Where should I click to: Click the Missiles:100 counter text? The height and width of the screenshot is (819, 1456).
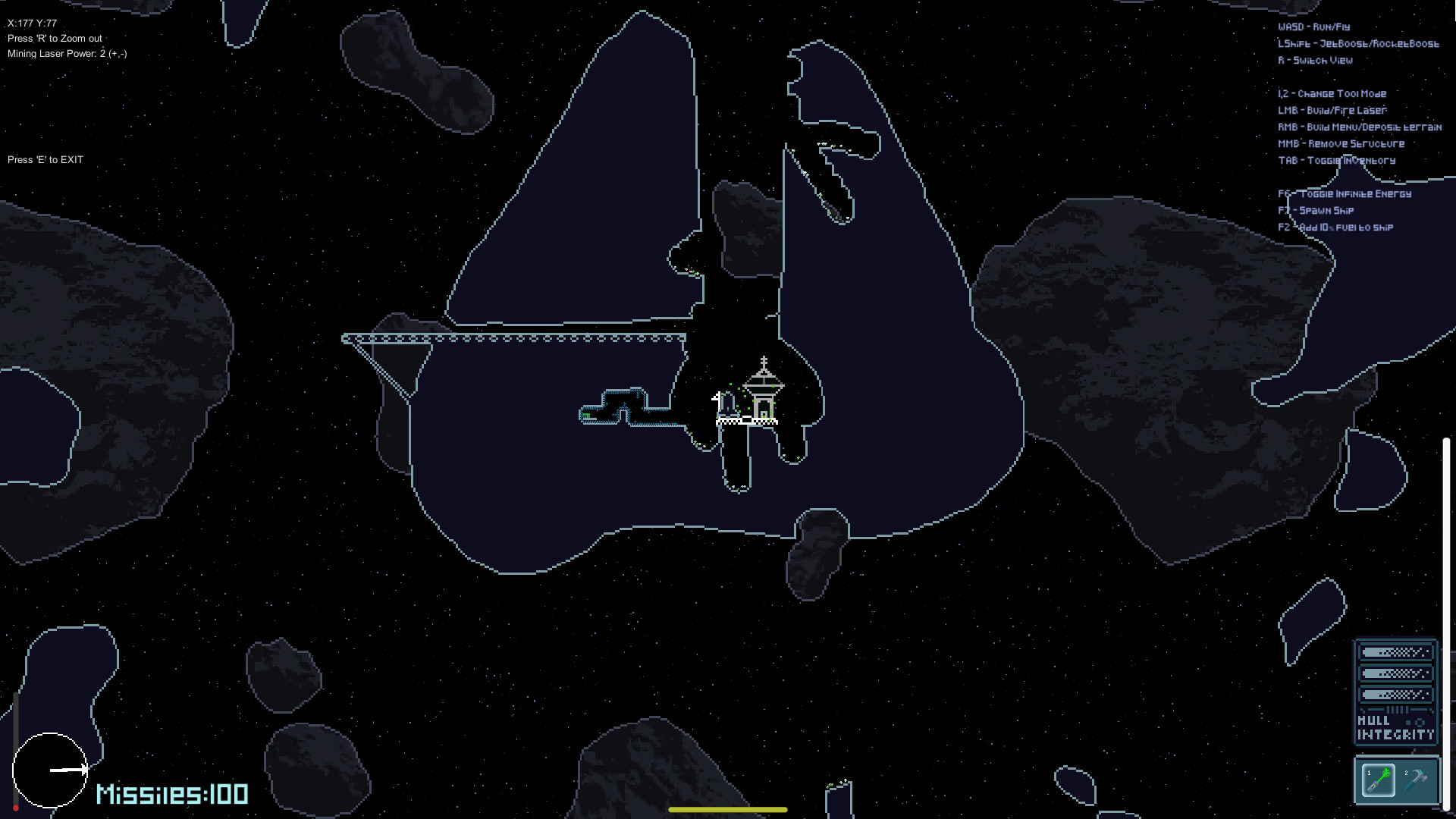point(171,793)
